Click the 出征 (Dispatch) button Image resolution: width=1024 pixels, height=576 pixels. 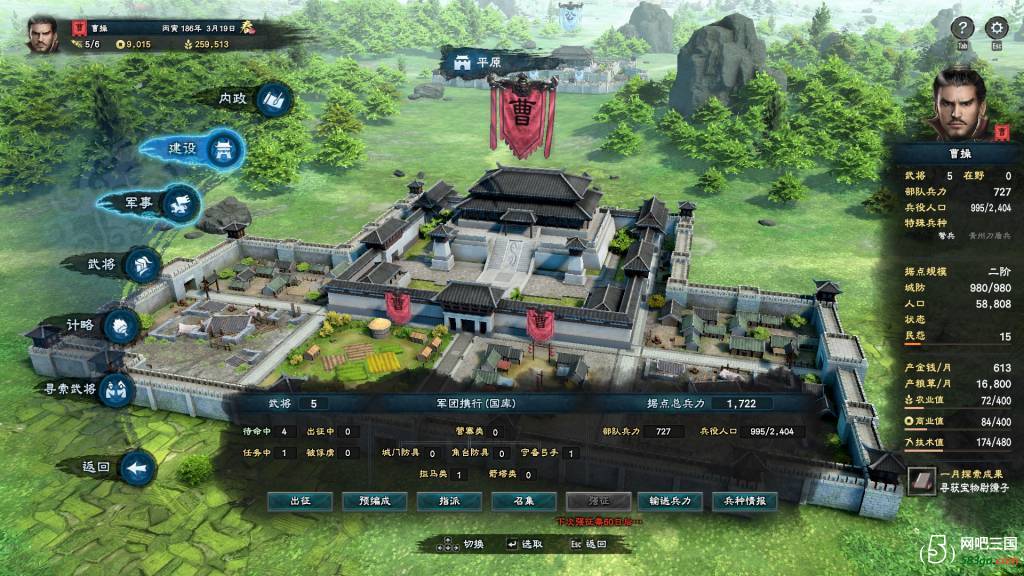tap(299, 501)
